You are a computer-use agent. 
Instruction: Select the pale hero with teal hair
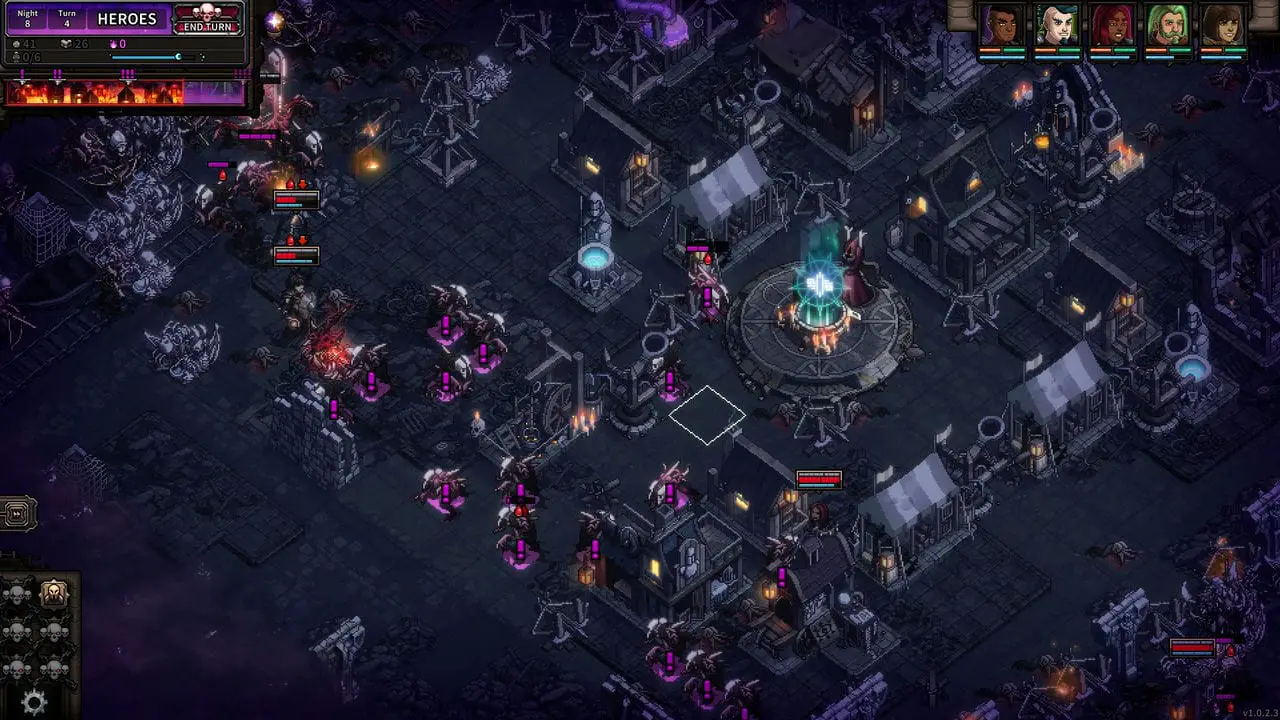[1057, 25]
